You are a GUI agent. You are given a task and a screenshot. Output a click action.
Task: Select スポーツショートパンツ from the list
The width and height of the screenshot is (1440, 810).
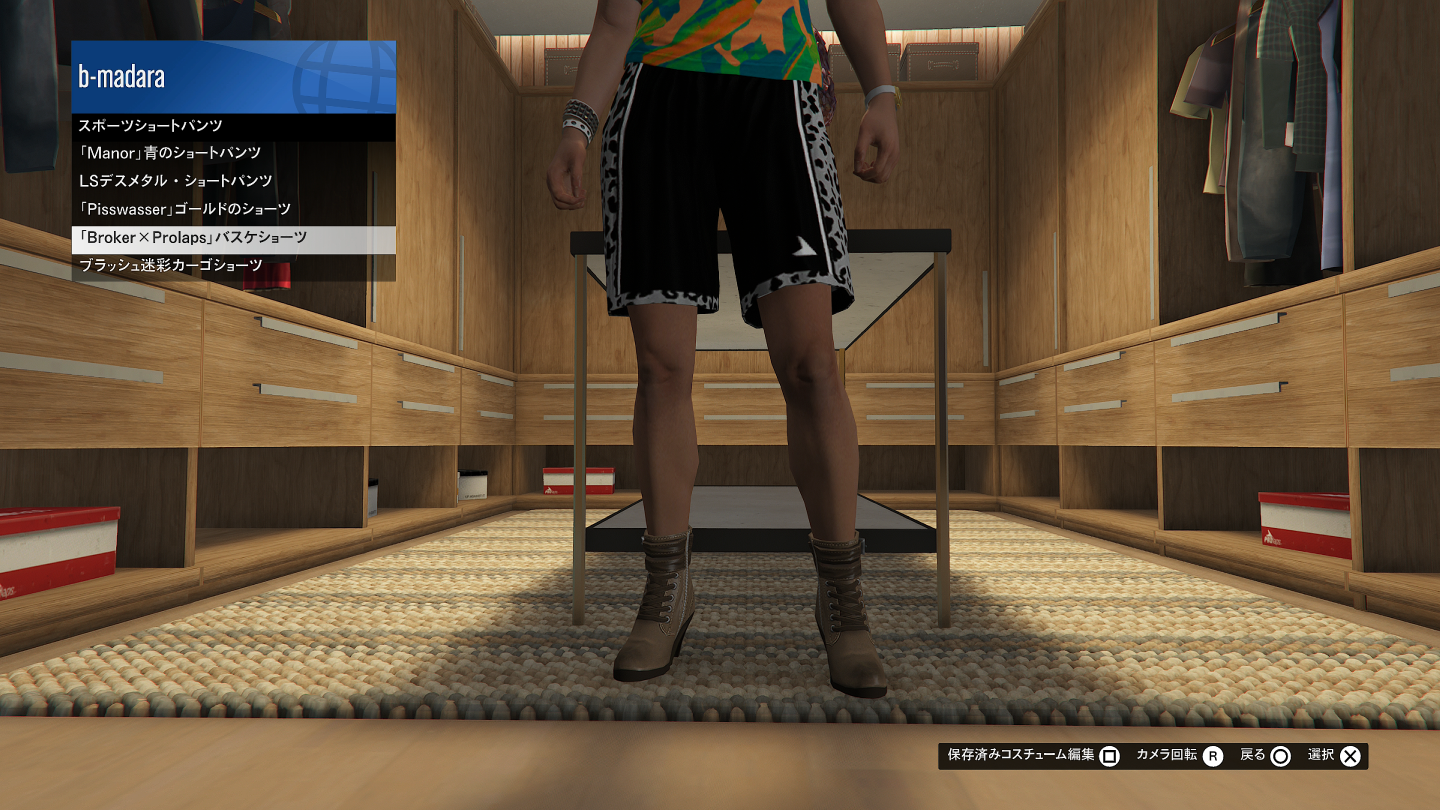point(233,126)
